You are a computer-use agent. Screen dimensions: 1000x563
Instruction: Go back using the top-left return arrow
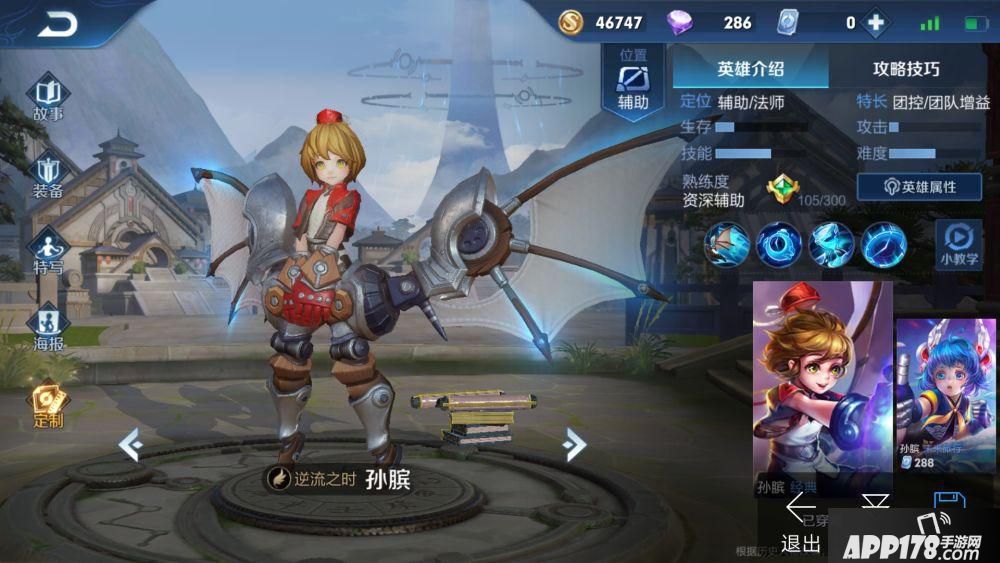click(x=57, y=24)
